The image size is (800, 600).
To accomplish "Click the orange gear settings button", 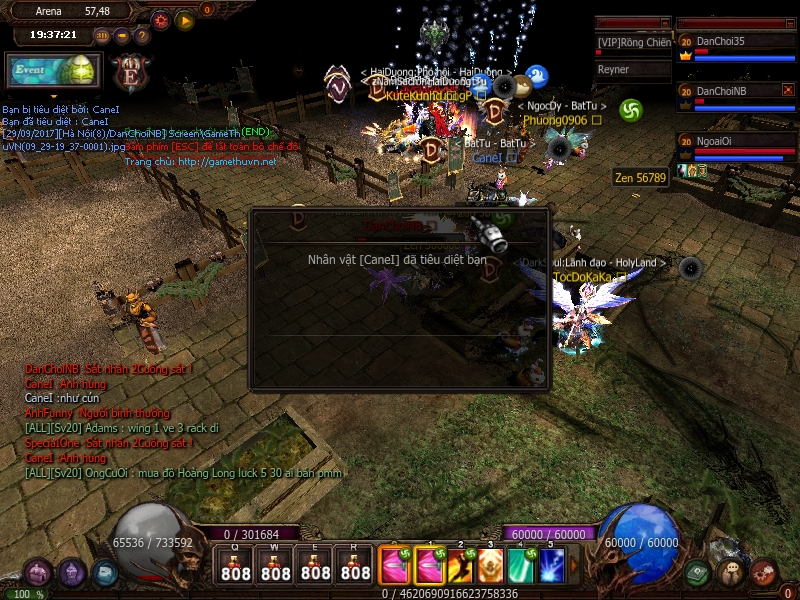I will [x=160, y=19].
